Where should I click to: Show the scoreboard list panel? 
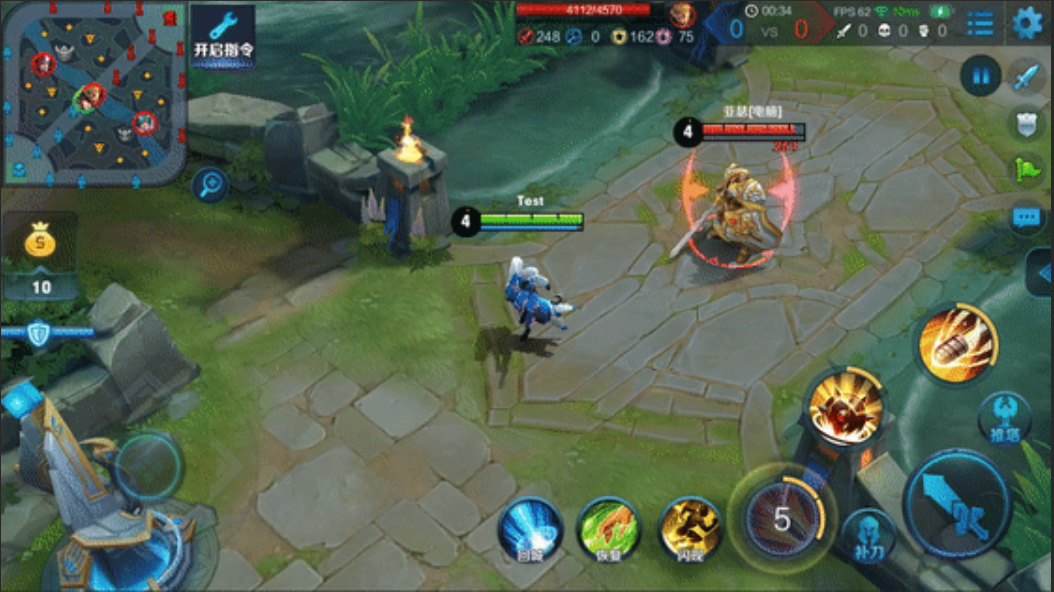click(980, 22)
